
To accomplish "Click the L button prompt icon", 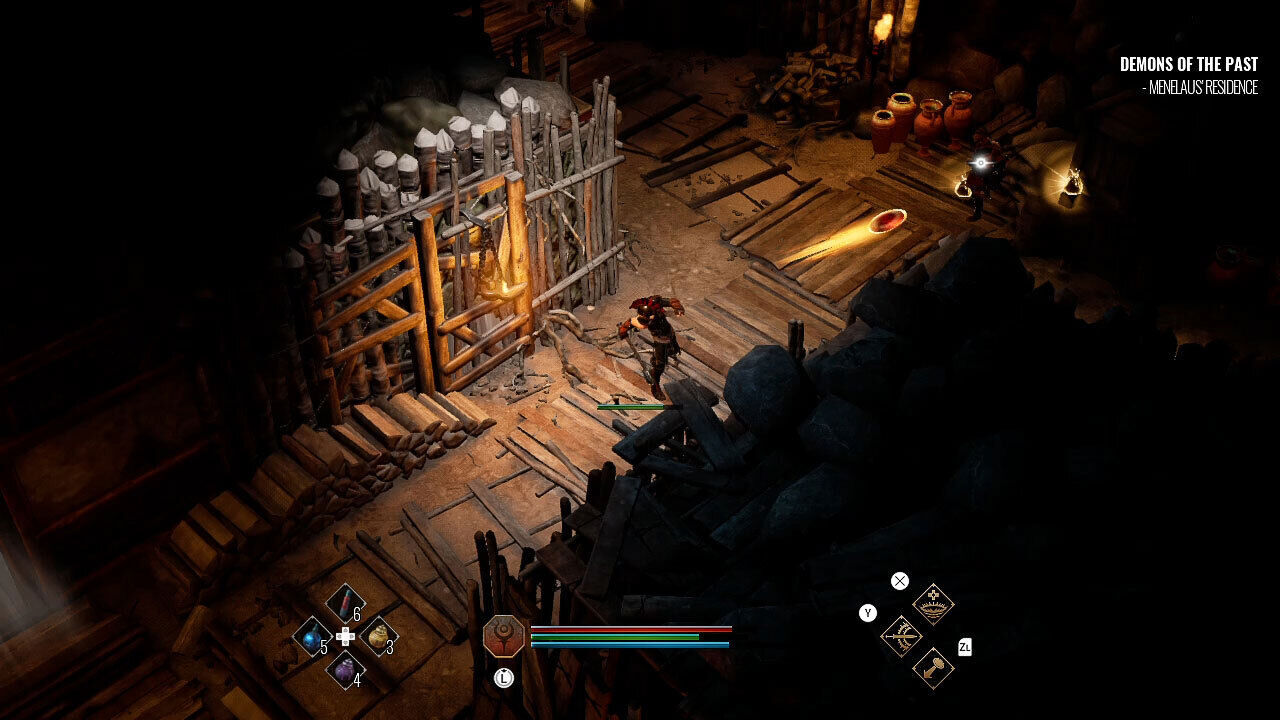I will click(503, 678).
